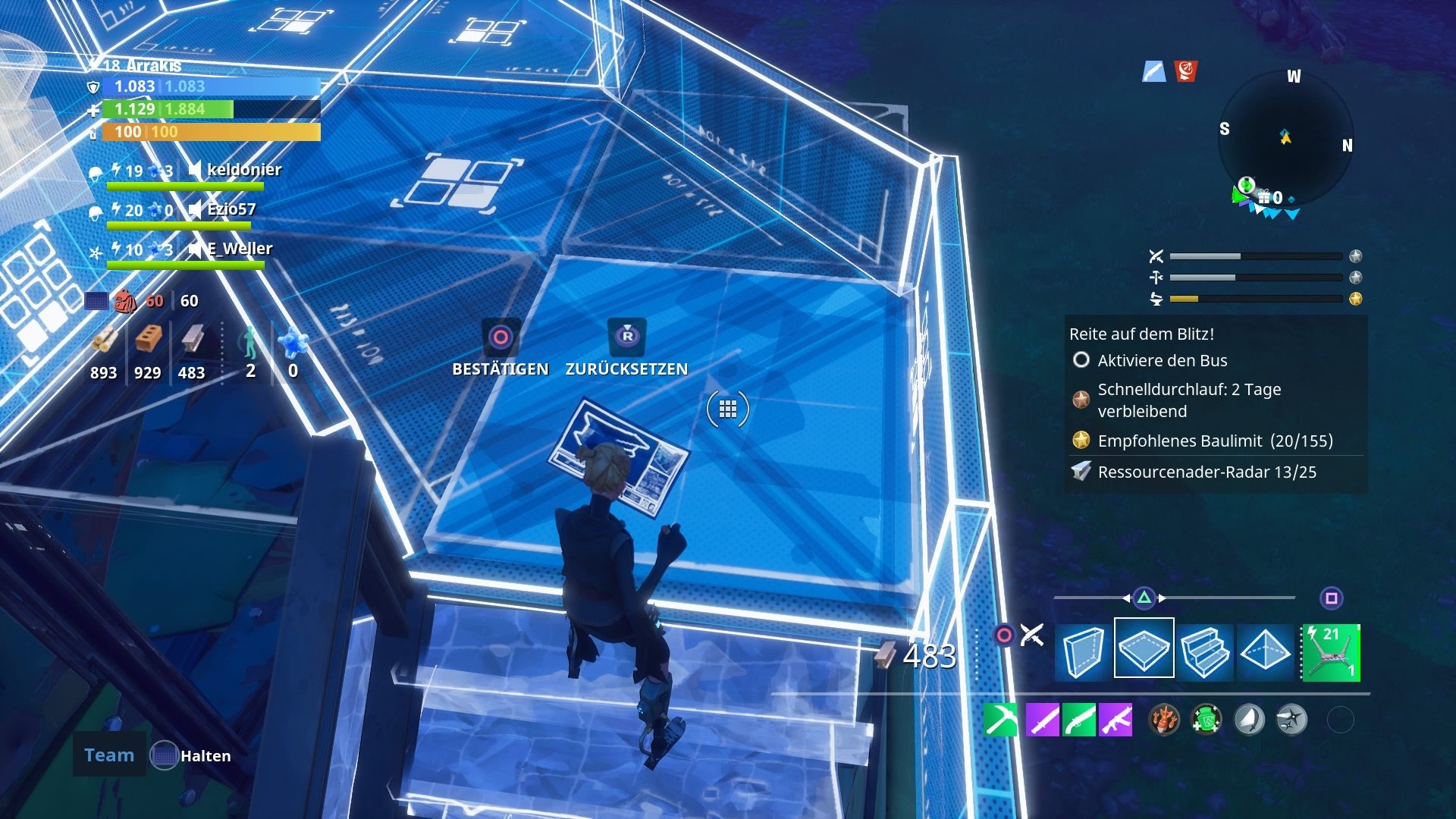Select the Wall building piece
The image size is (1456, 819).
pyautogui.click(x=1085, y=651)
